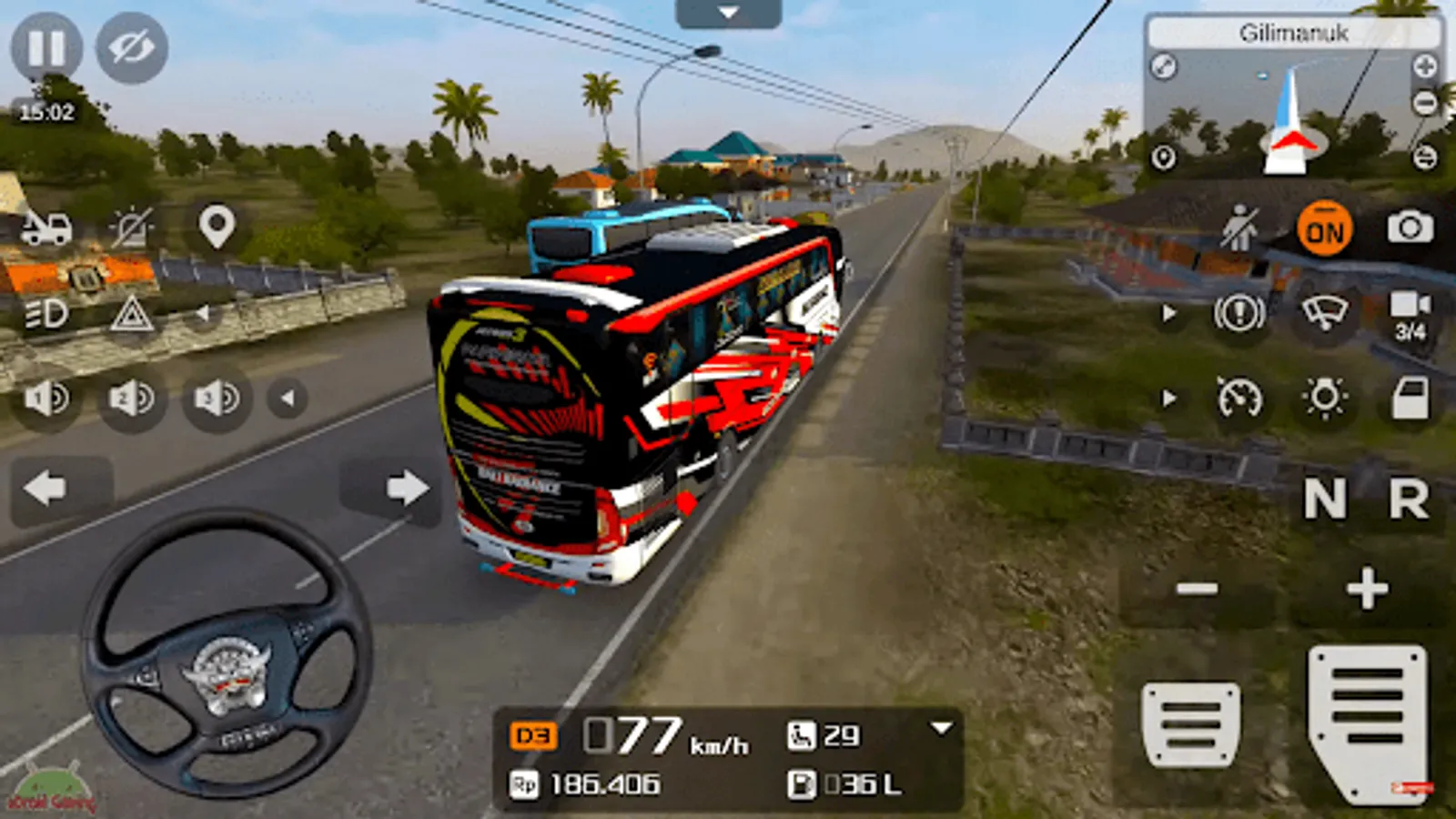Activate the right turn signal arrow
This screenshot has height=819, width=1456.
406,489
